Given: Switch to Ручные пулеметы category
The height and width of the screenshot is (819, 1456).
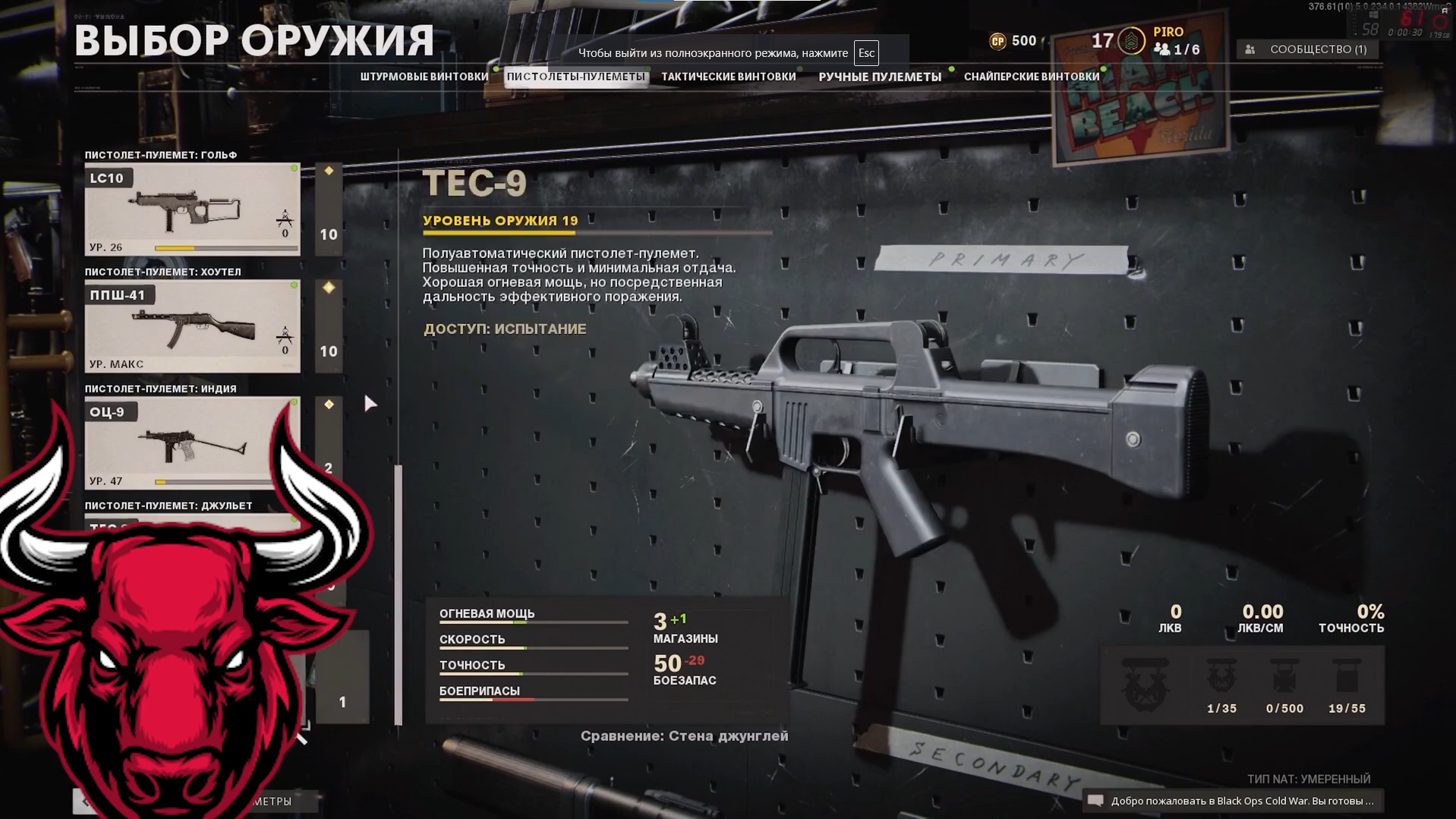Looking at the screenshot, I should tap(879, 77).
